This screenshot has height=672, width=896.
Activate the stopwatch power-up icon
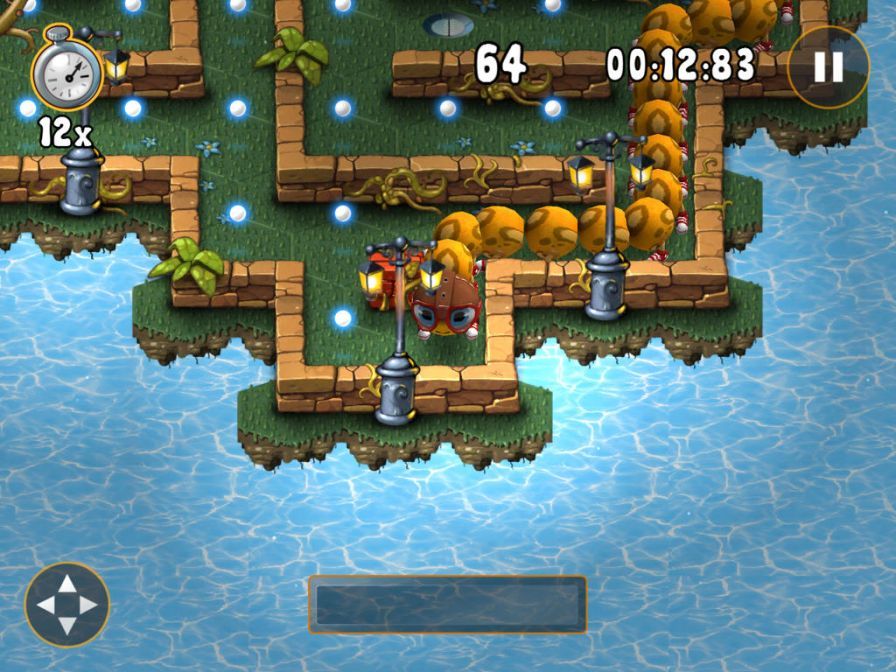[x=66, y=71]
